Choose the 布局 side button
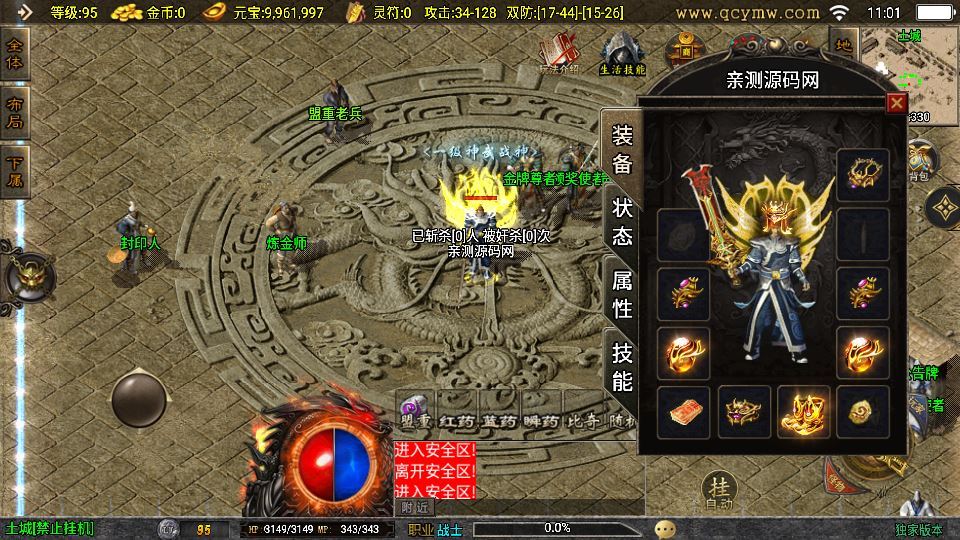Viewport: 960px width, 540px height. point(15,112)
